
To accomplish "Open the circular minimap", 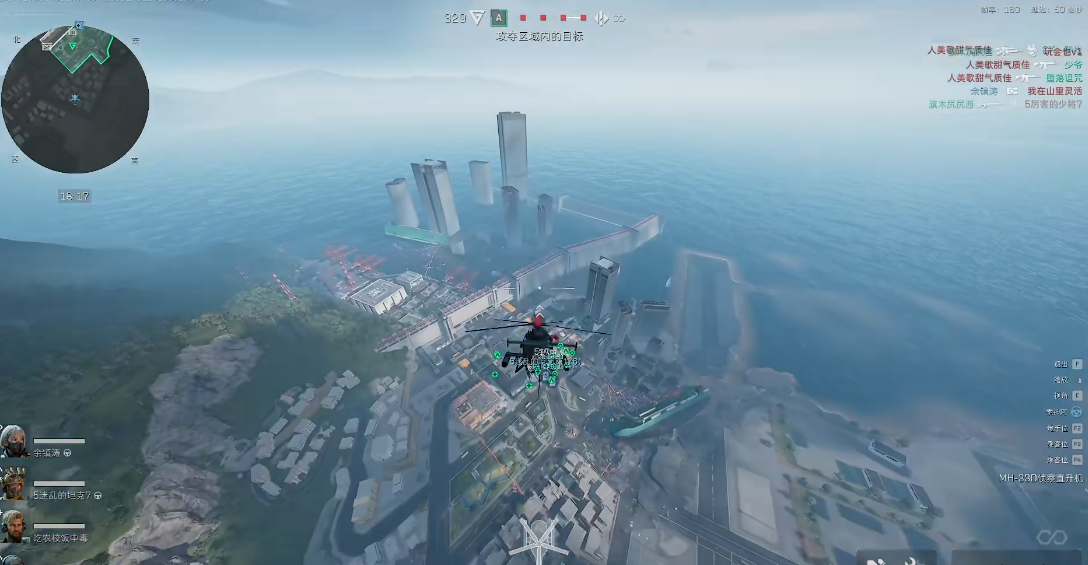I will click(x=75, y=100).
